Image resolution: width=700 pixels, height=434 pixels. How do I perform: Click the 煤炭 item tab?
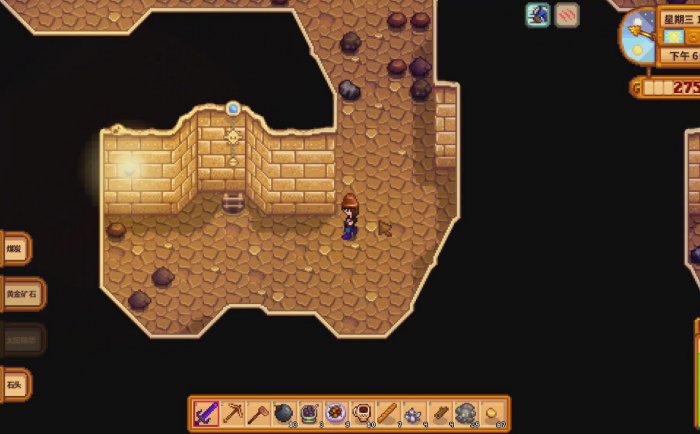point(14,248)
